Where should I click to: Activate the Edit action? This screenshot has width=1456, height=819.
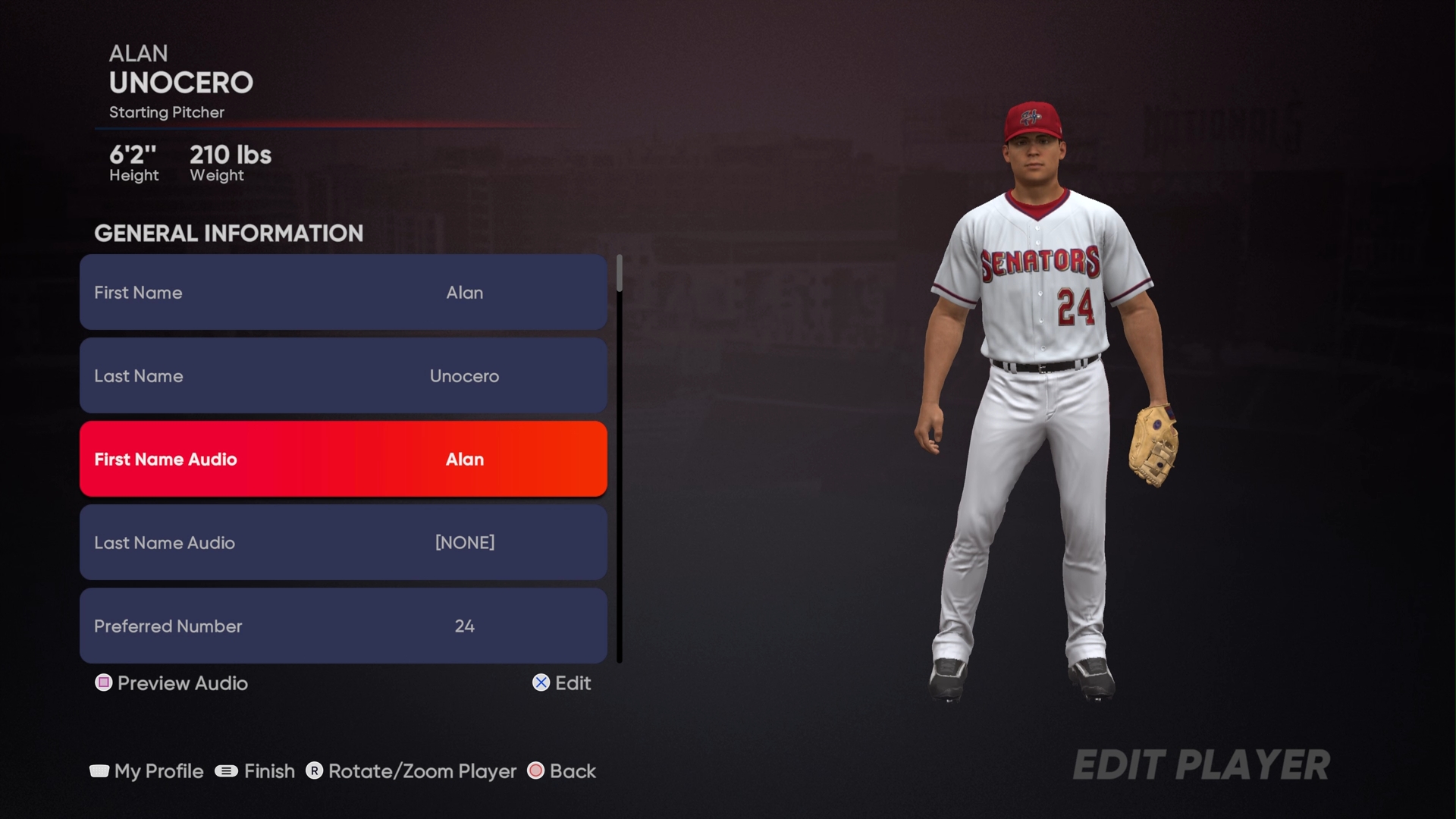click(x=562, y=683)
